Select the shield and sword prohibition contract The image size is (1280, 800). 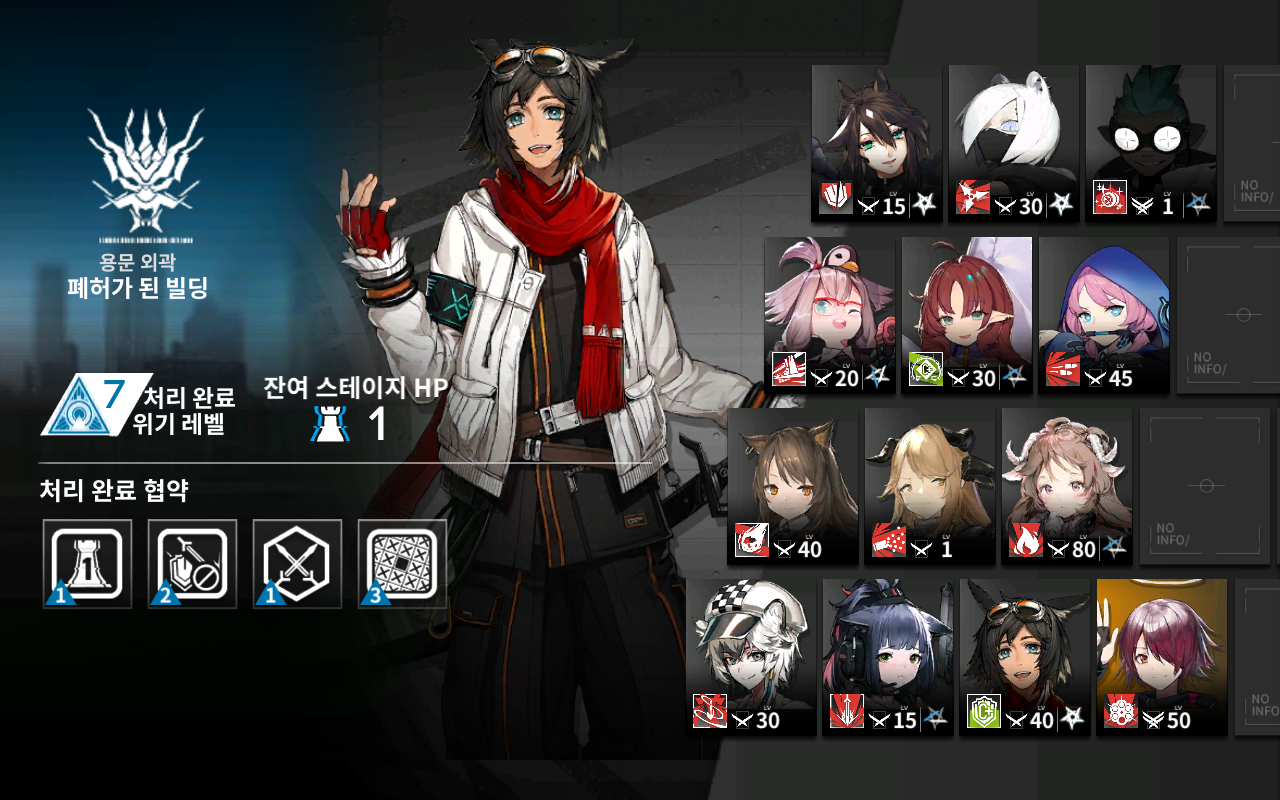click(192, 563)
